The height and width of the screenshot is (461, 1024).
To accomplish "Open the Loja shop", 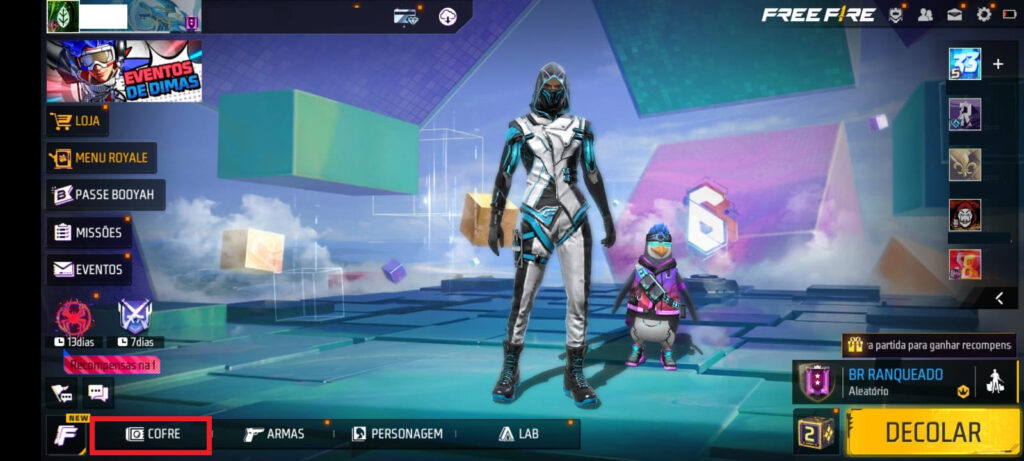I will 78,121.
